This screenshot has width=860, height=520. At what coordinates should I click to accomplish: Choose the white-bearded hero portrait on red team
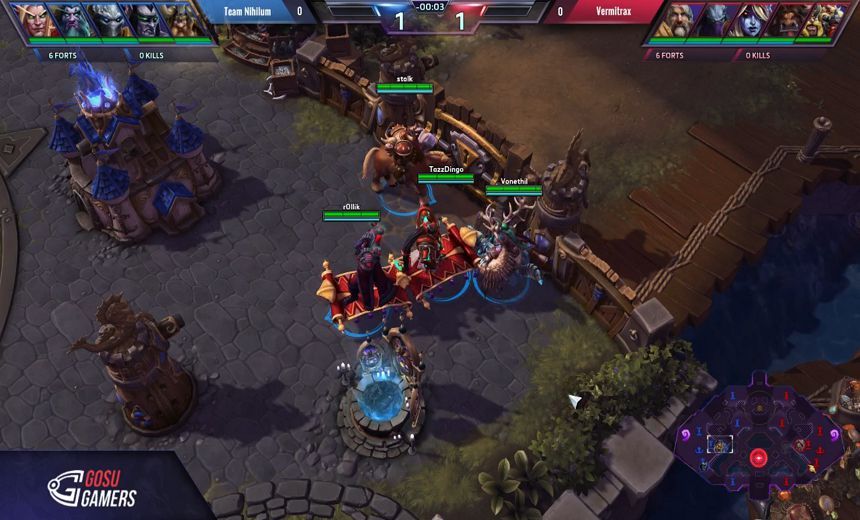tap(677, 20)
